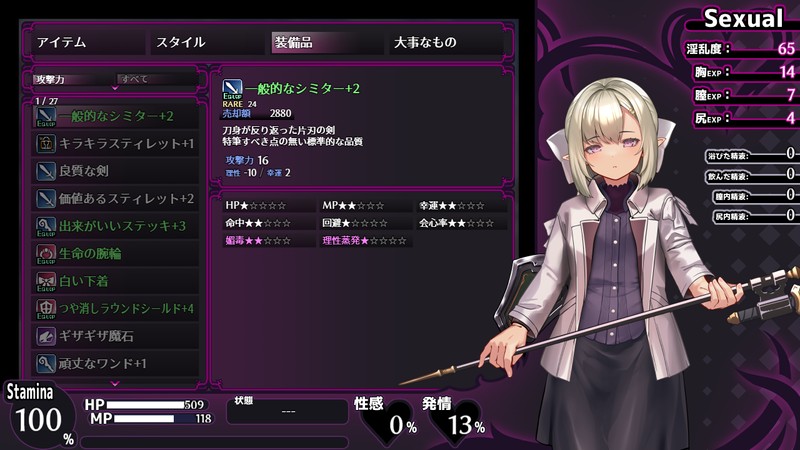Image resolution: width=800 pixels, height=450 pixels.
Task: Show the 大事なもの tab
Action: [444, 42]
